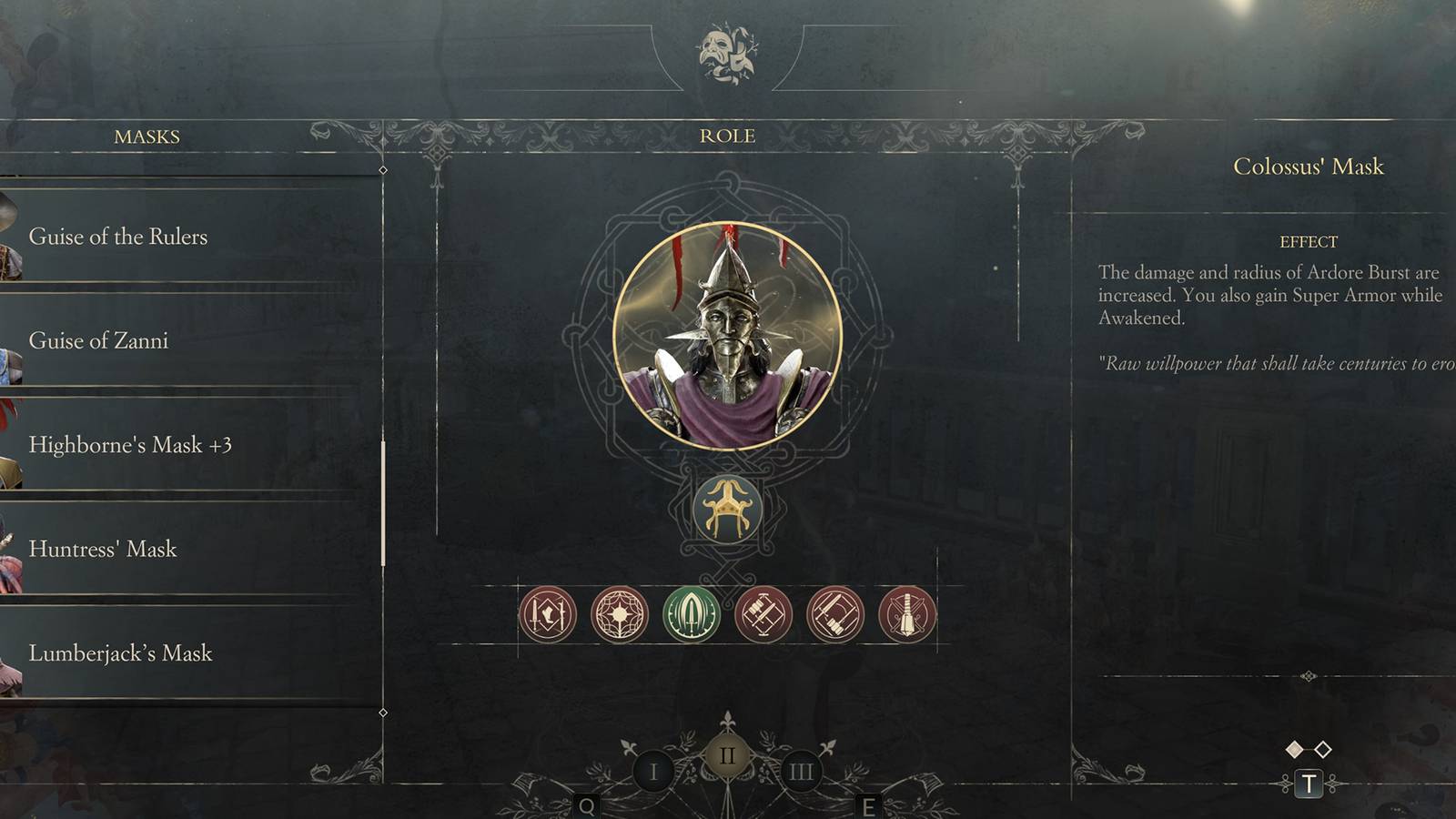Viewport: 1456px width, 819px height.
Task: Click the gold helmet emblem below the portrait
Action: [x=728, y=510]
